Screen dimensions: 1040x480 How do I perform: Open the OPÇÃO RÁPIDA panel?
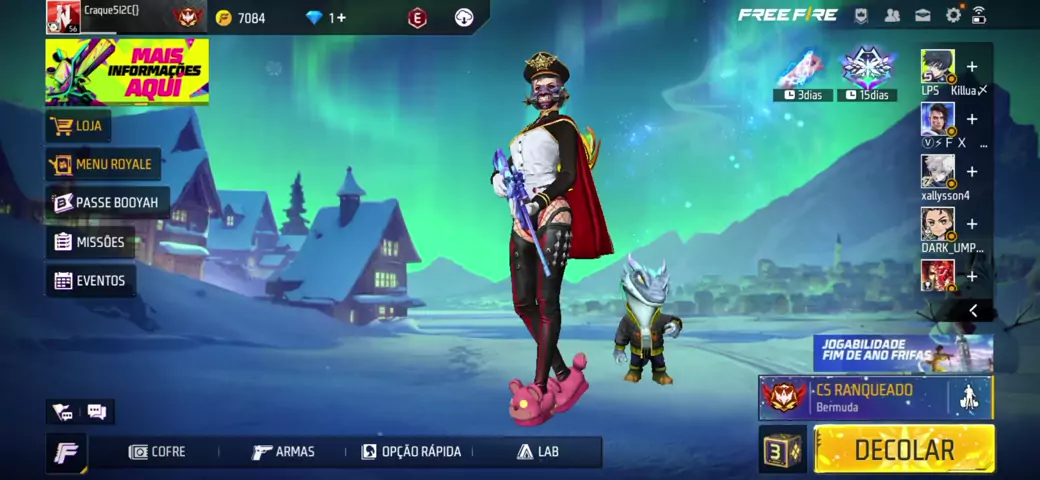tap(411, 452)
